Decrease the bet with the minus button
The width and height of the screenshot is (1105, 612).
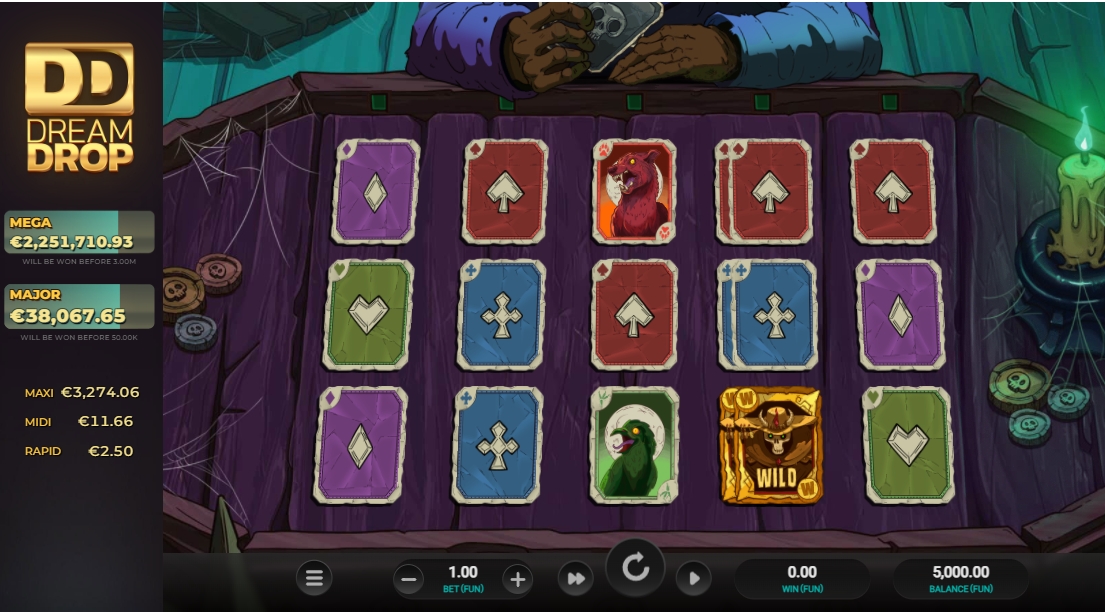tap(408, 578)
